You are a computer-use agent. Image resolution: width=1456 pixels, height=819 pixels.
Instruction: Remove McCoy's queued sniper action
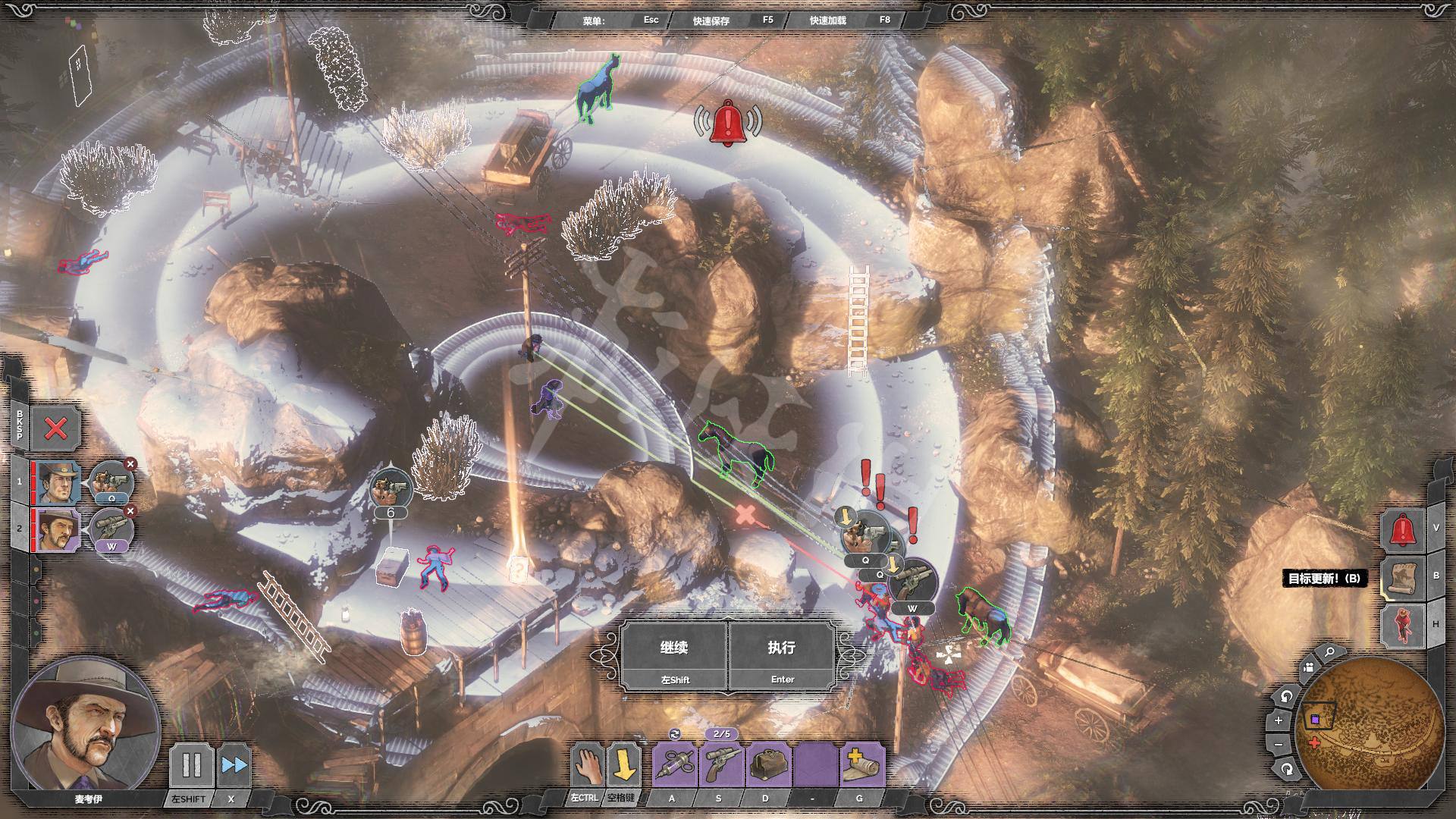(130, 511)
